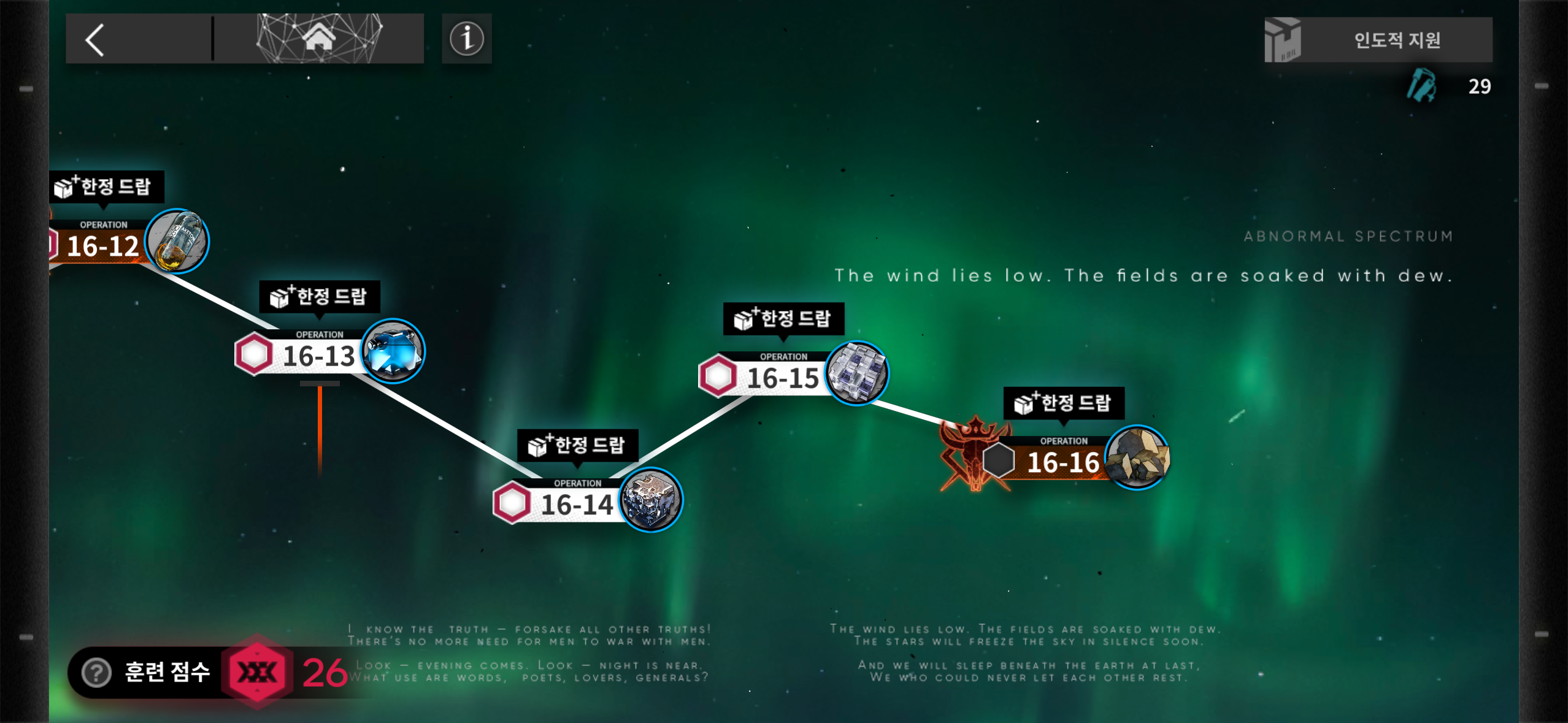This screenshot has height=723, width=1568.
Task: Open the info panel
Action: click(x=467, y=39)
